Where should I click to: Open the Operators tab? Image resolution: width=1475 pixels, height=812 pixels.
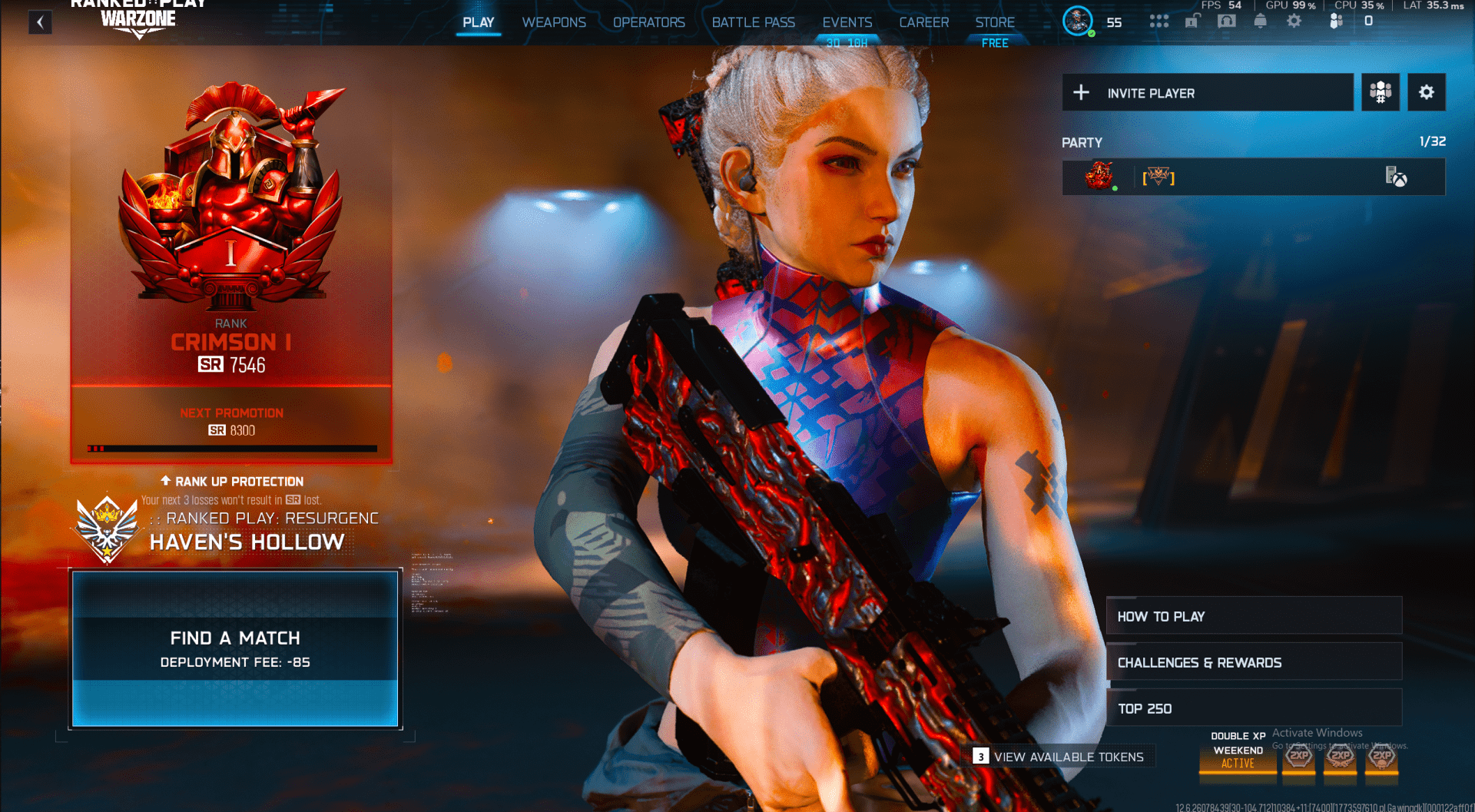click(x=648, y=22)
